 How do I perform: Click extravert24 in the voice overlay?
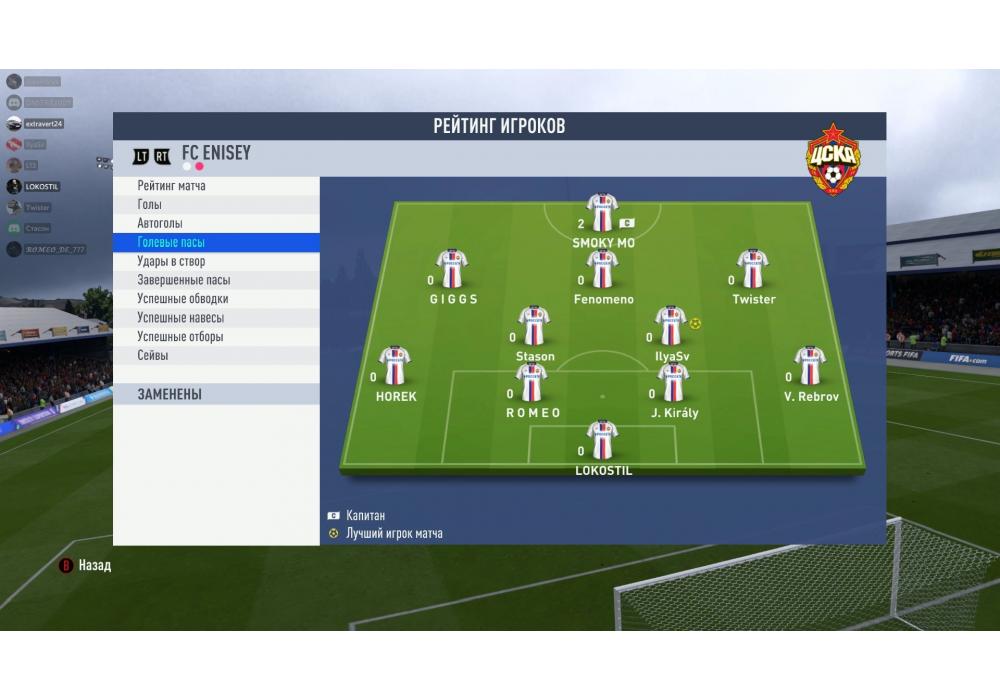pyautogui.click(x=43, y=124)
